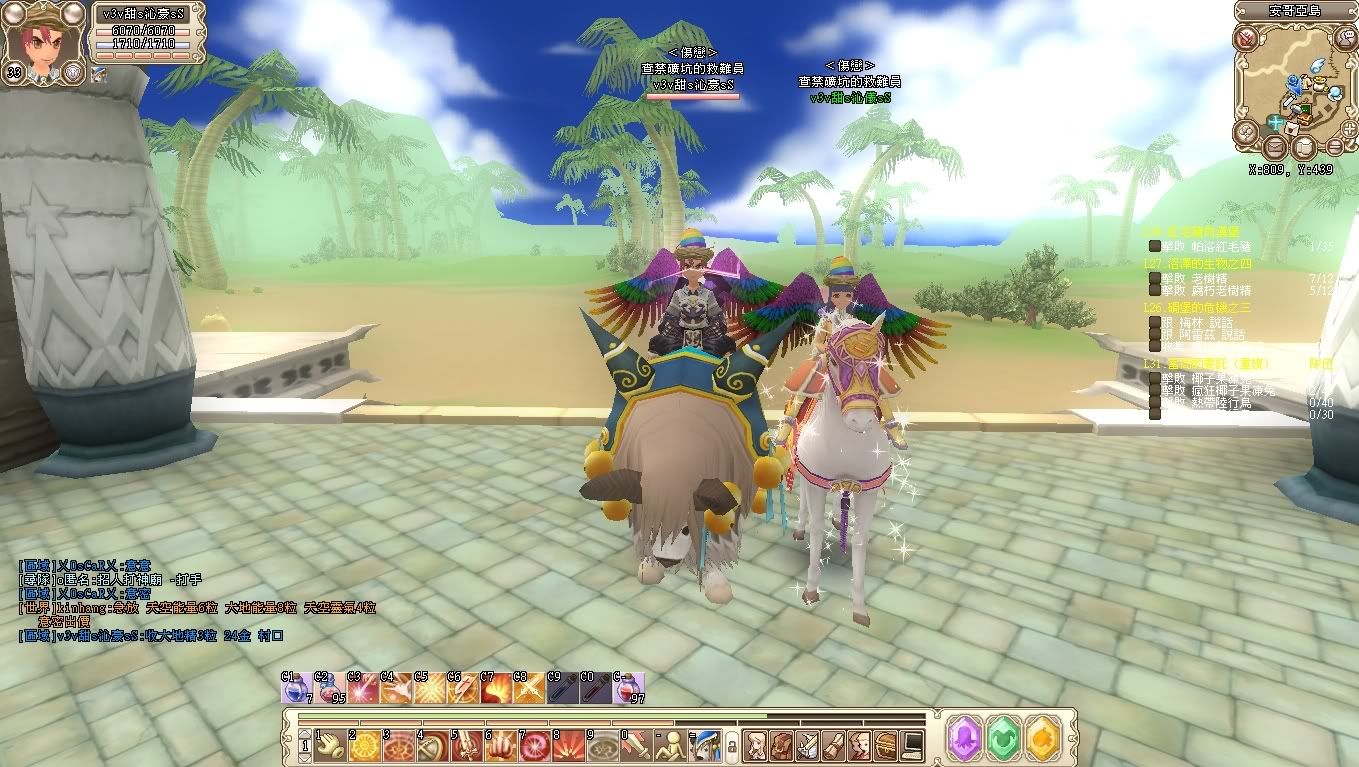
Task: Activate the flaming fist skill in slot C7
Action: (x=494, y=689)
